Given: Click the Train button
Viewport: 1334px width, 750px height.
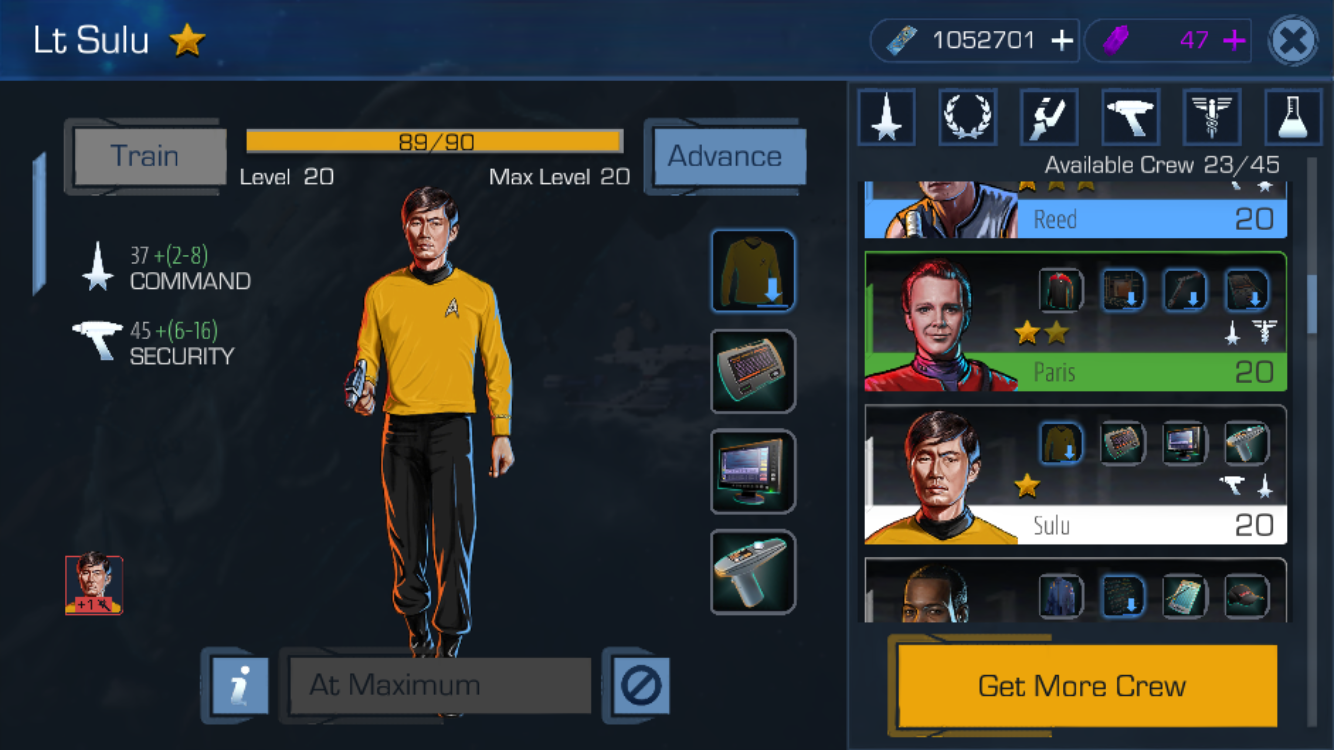Looking at the screenshot, I should click(x=147, y=157).
